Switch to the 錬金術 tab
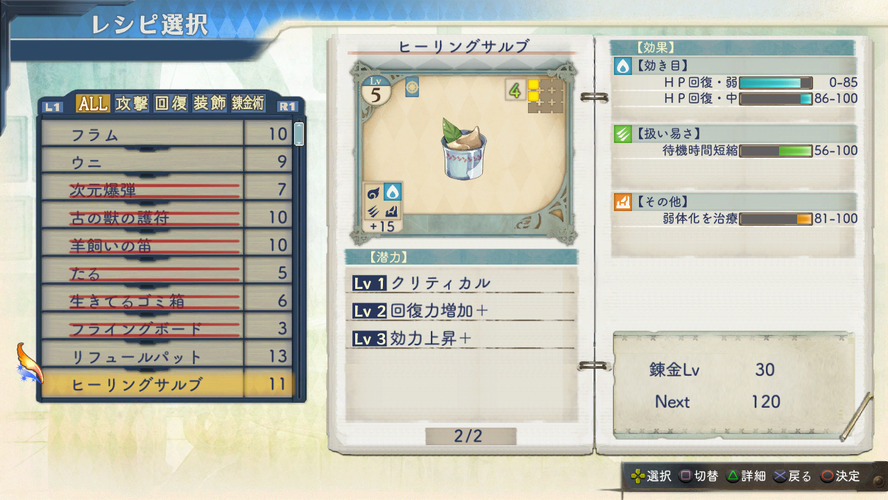Screen dimensions: 888x500 pos(250,103)
